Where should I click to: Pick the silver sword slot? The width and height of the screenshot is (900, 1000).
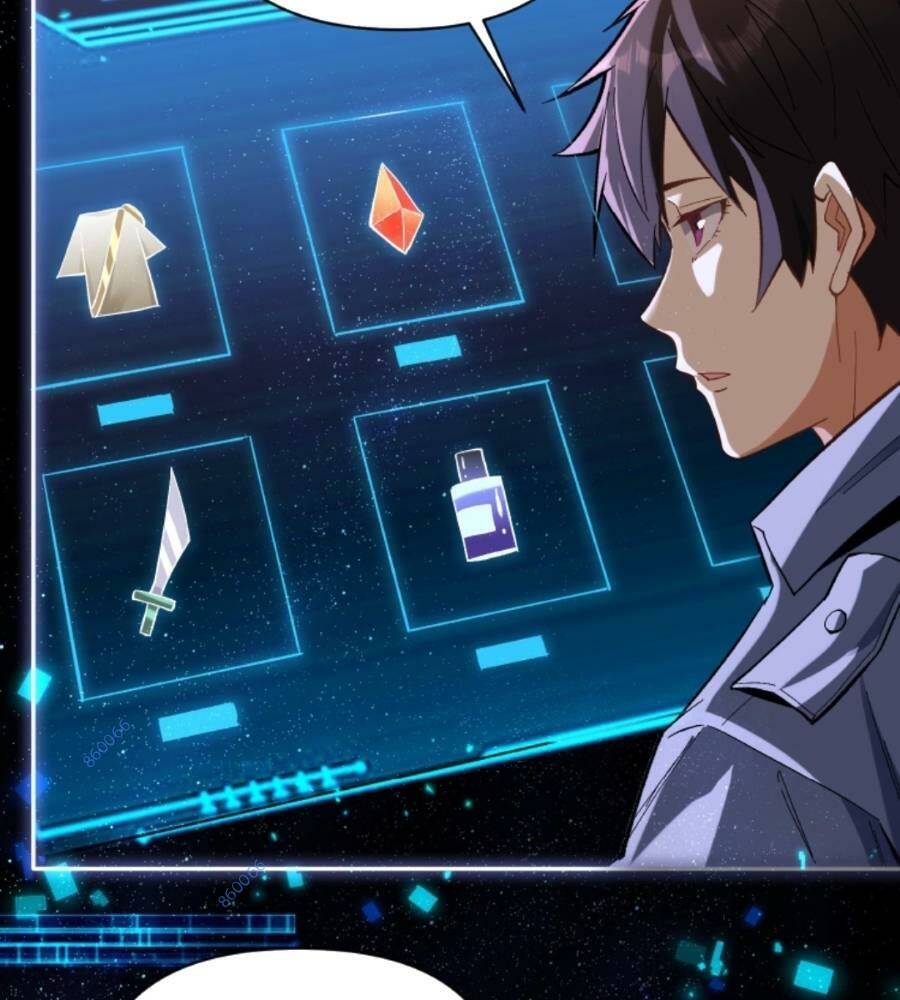[165, 555]
